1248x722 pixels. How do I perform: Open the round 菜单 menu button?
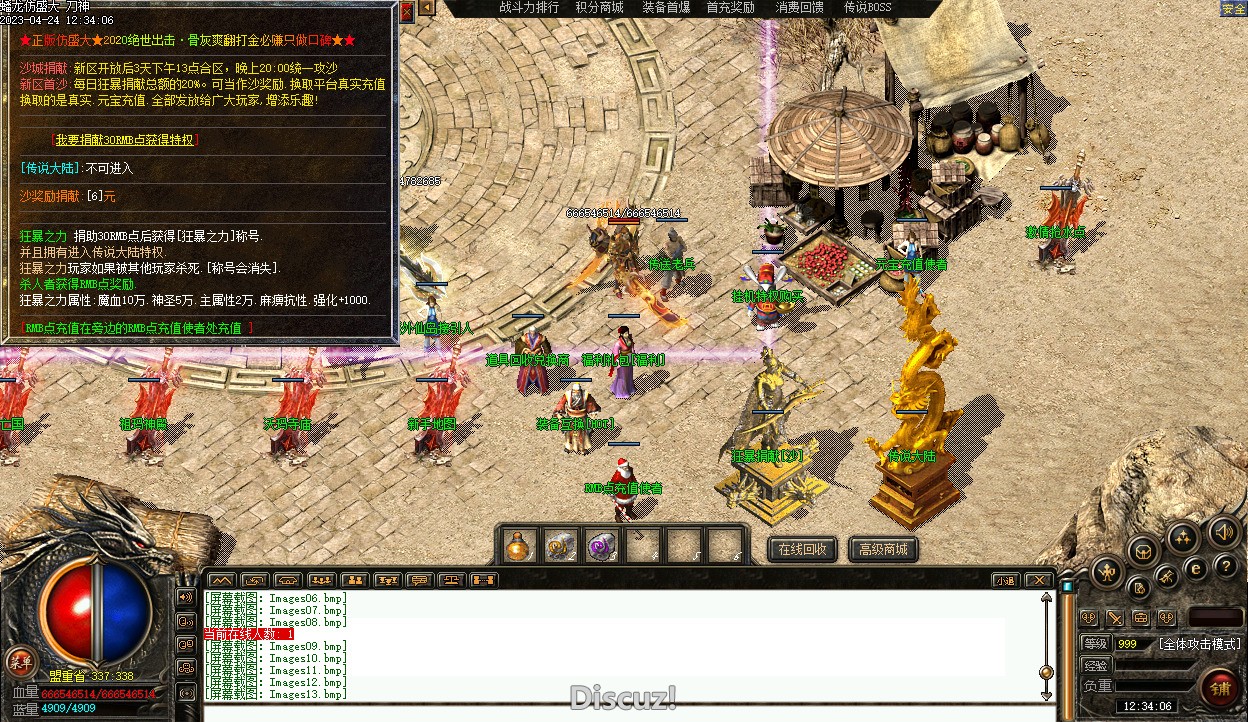[21, 660]
